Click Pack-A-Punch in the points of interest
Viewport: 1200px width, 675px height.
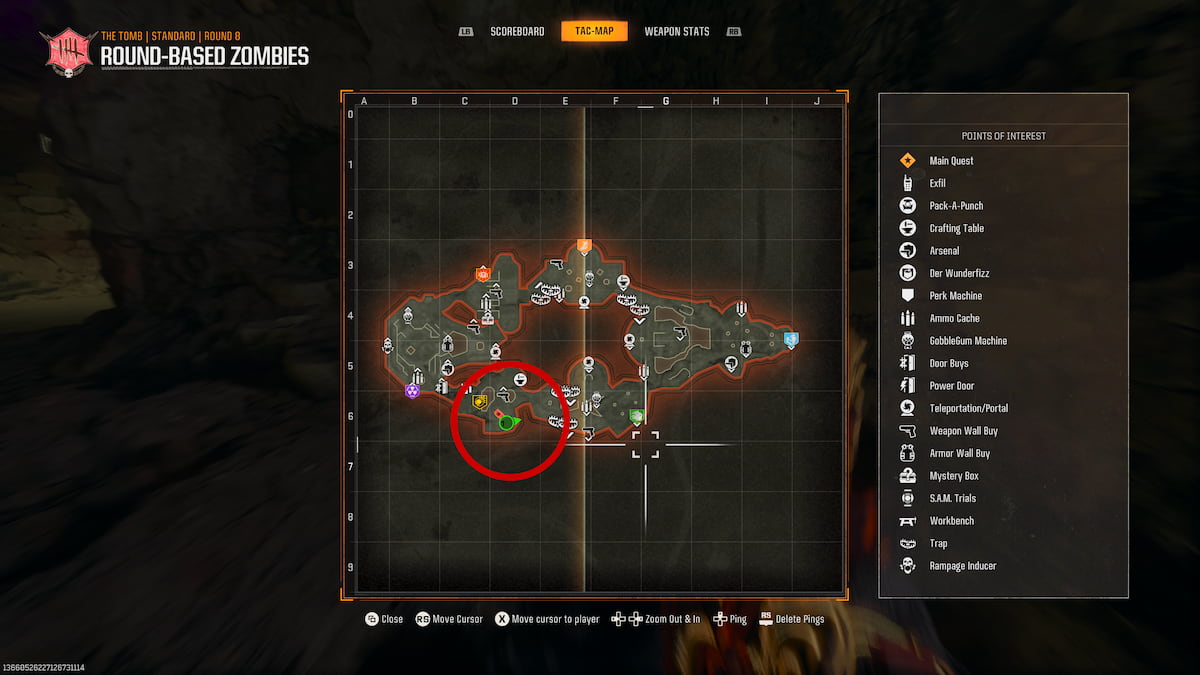(956, 206)
